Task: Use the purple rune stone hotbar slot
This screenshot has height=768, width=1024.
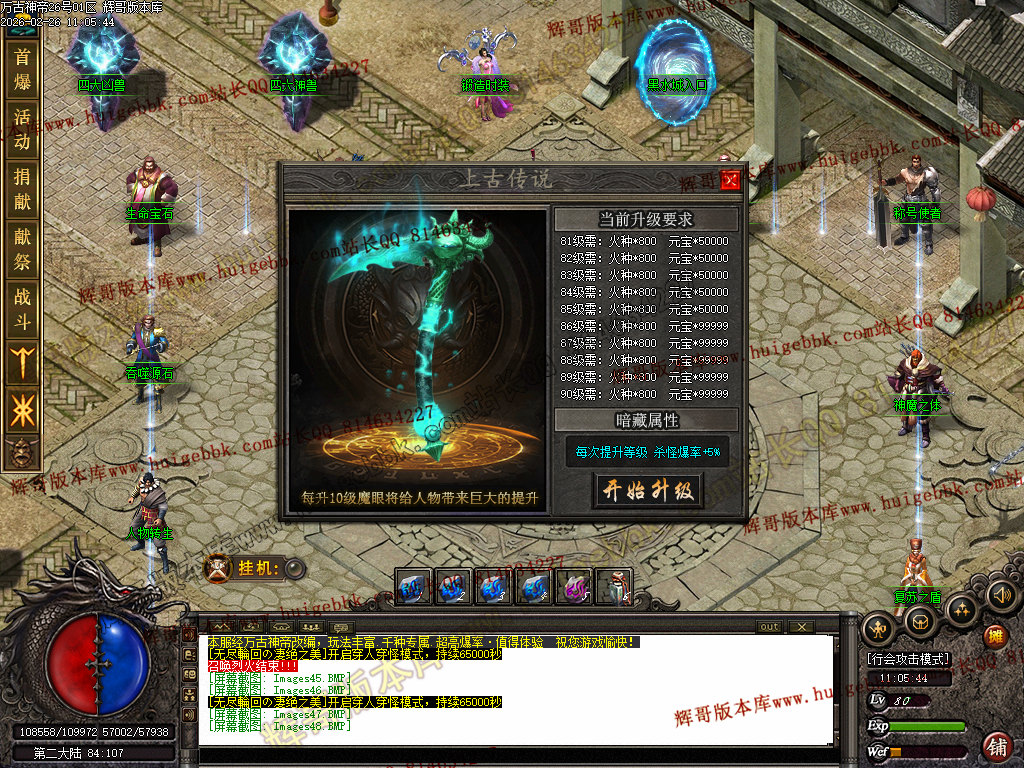Action: 573,587
